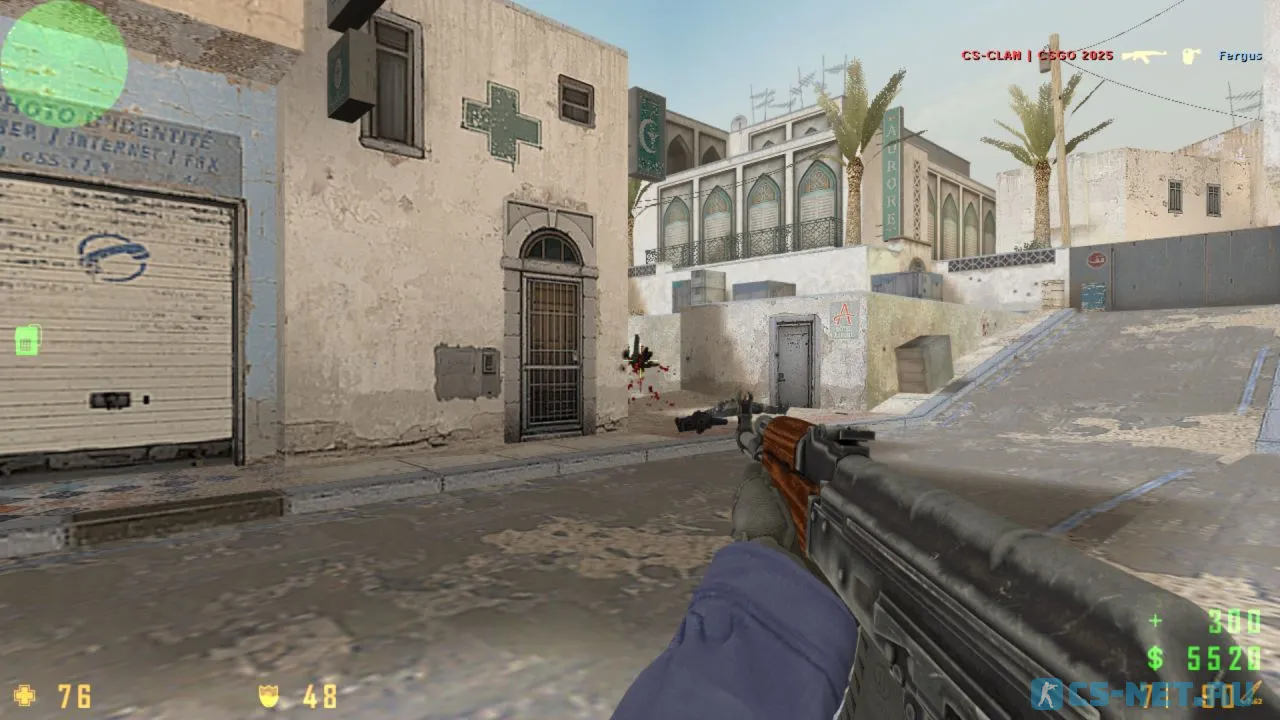Click the CS-CLAN | CSGO 2025 name

point(1036,56)
